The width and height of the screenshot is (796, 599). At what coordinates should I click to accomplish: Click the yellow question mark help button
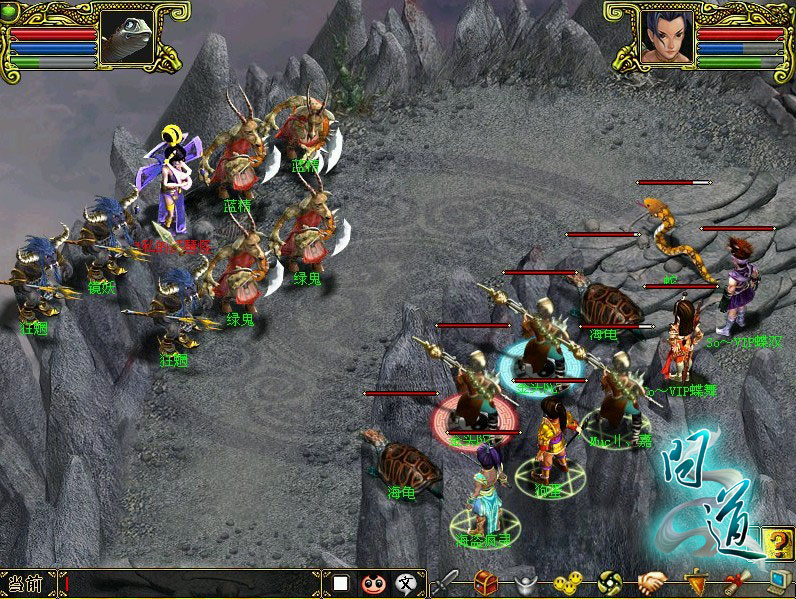point(775,543)
